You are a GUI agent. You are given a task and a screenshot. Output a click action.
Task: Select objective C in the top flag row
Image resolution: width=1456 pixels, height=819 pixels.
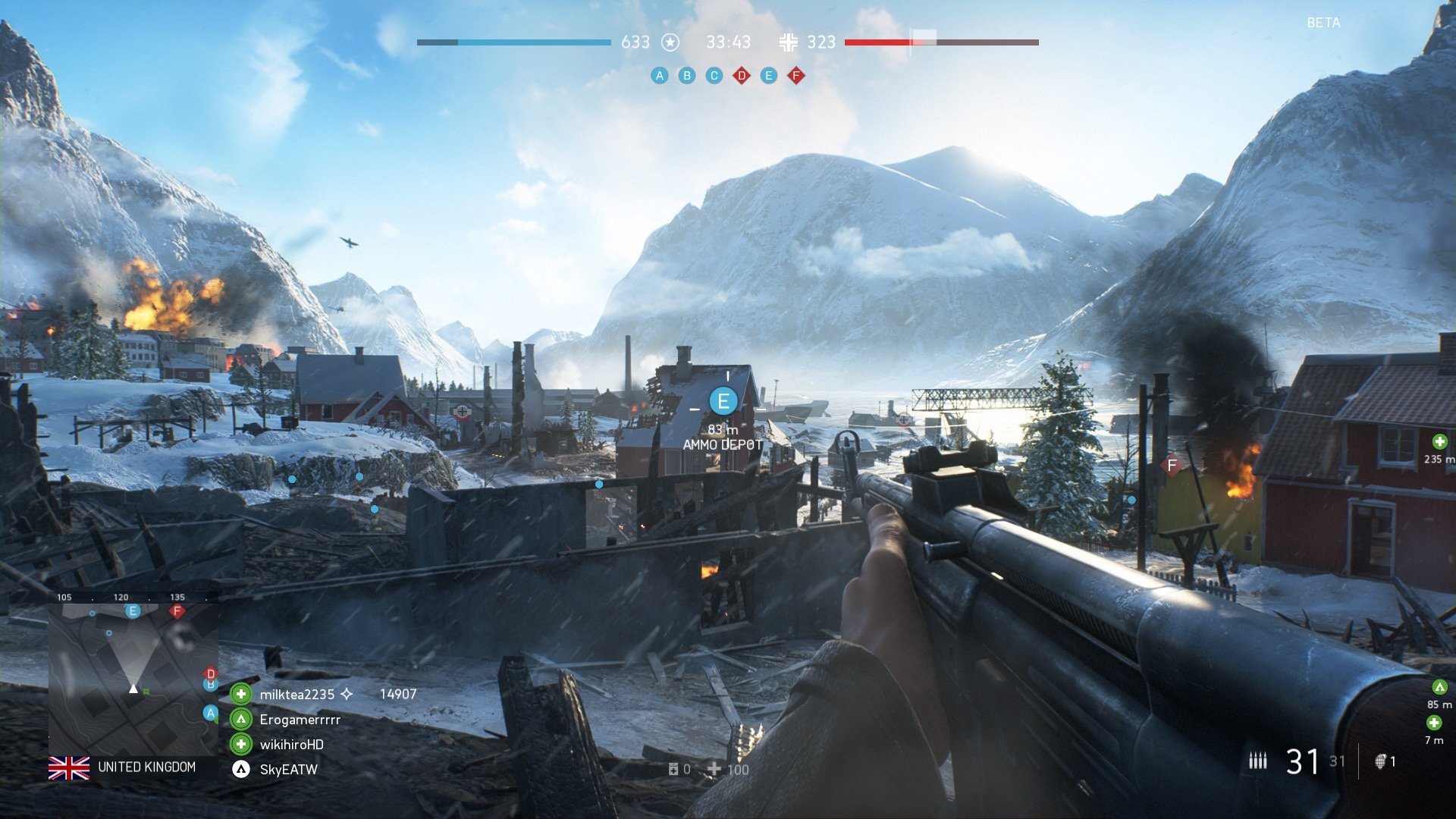pos(714,76)
